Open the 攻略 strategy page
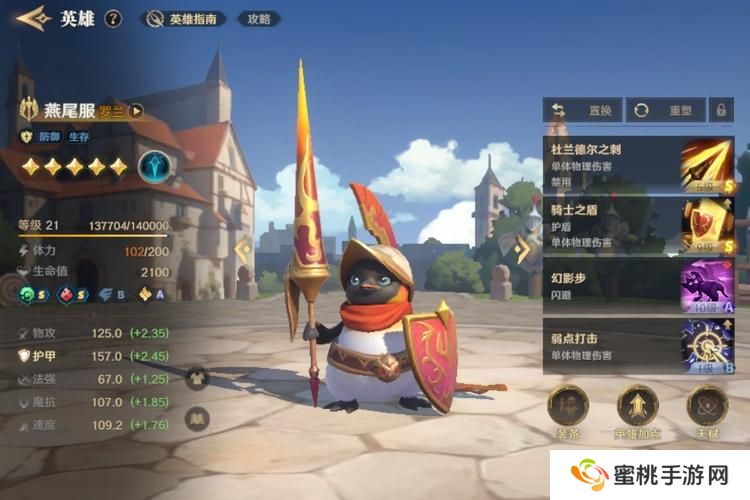 pyautogui.click(x=259, y=19)
